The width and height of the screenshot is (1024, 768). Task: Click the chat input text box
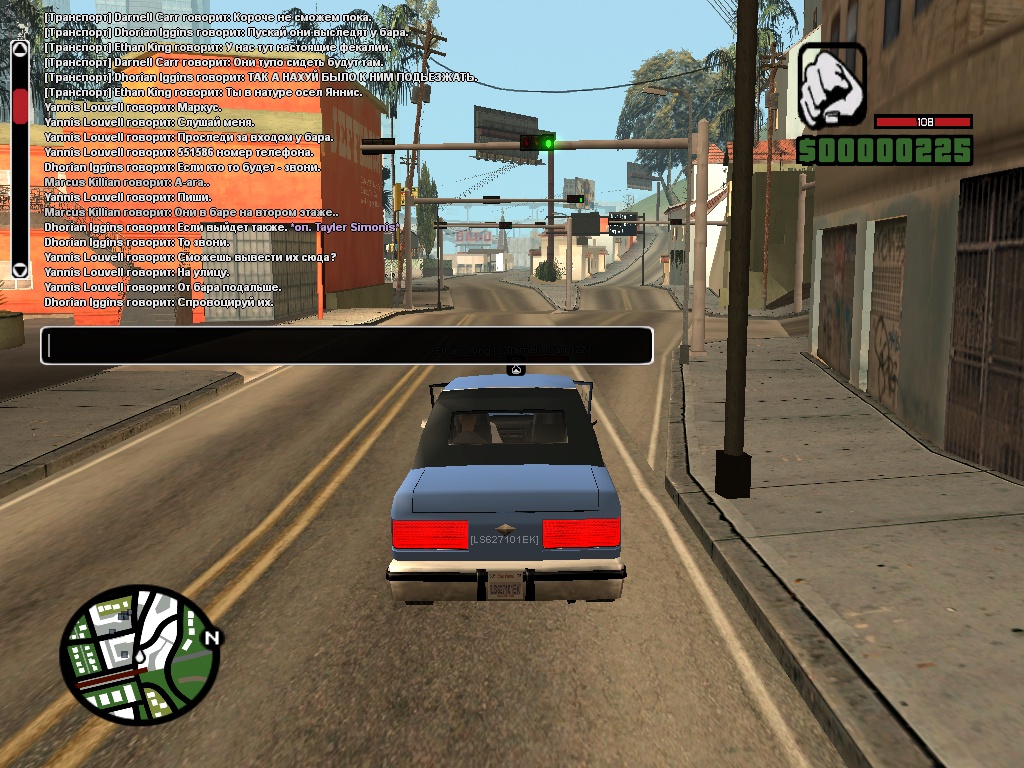[346, 346]
